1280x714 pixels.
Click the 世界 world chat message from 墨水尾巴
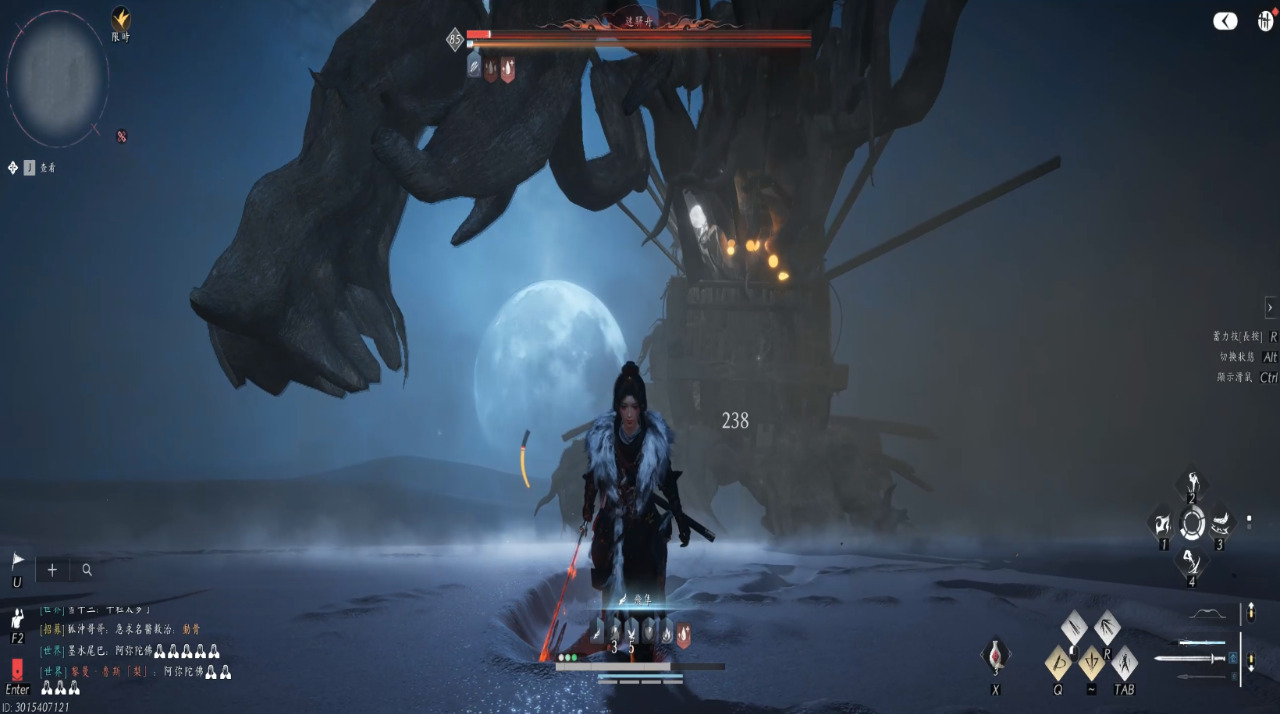pos(130,651)
